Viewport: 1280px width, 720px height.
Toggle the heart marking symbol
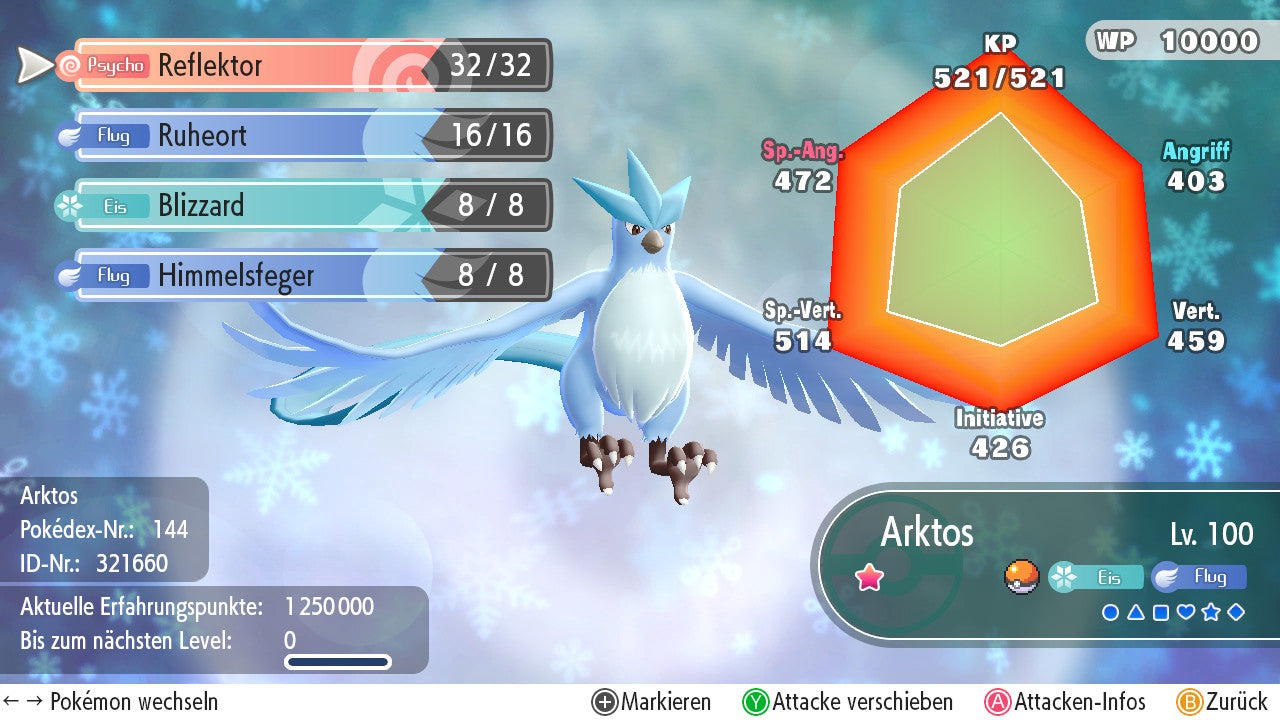(1186, 612)
